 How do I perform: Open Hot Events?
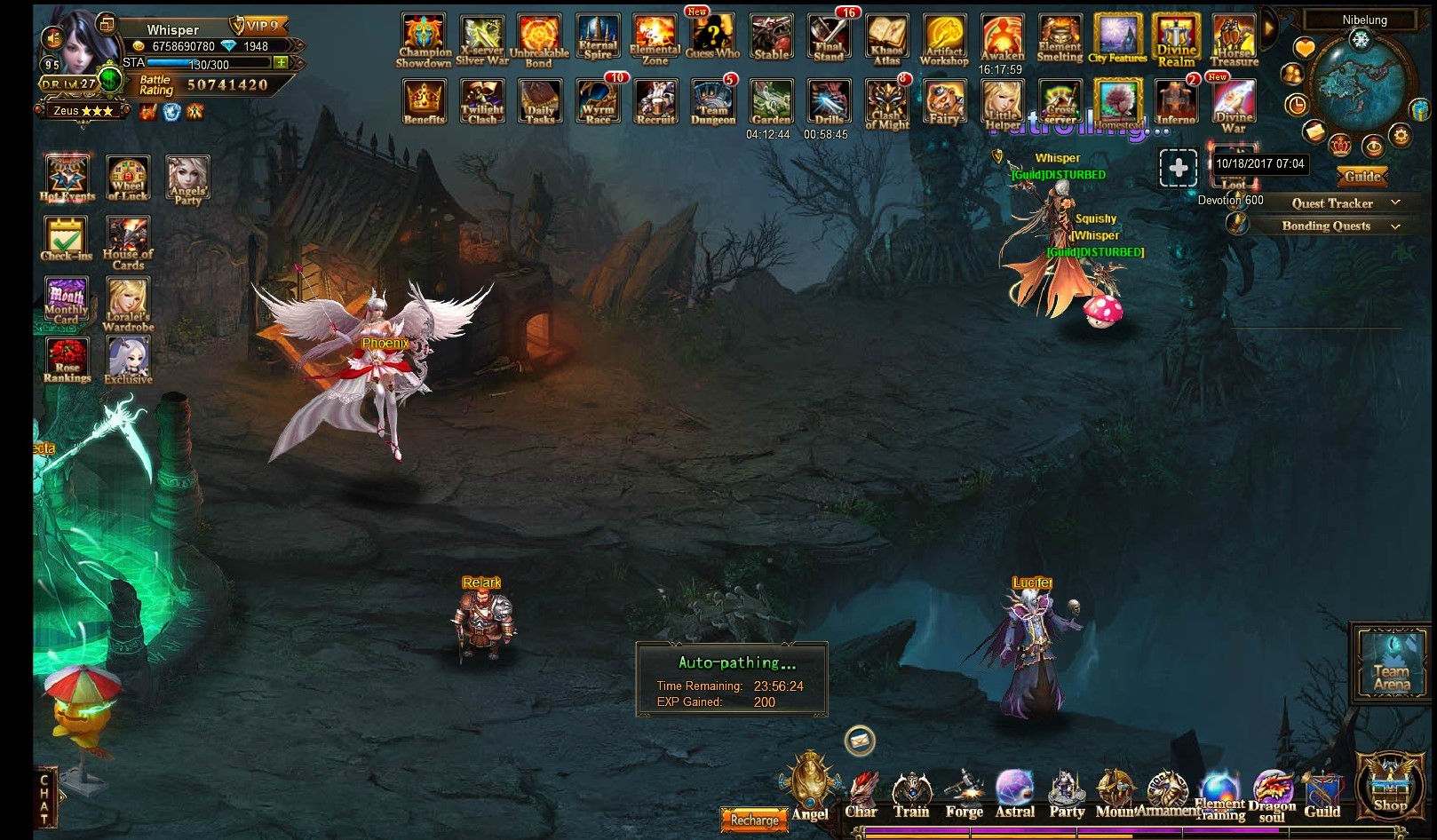point(67,178)
